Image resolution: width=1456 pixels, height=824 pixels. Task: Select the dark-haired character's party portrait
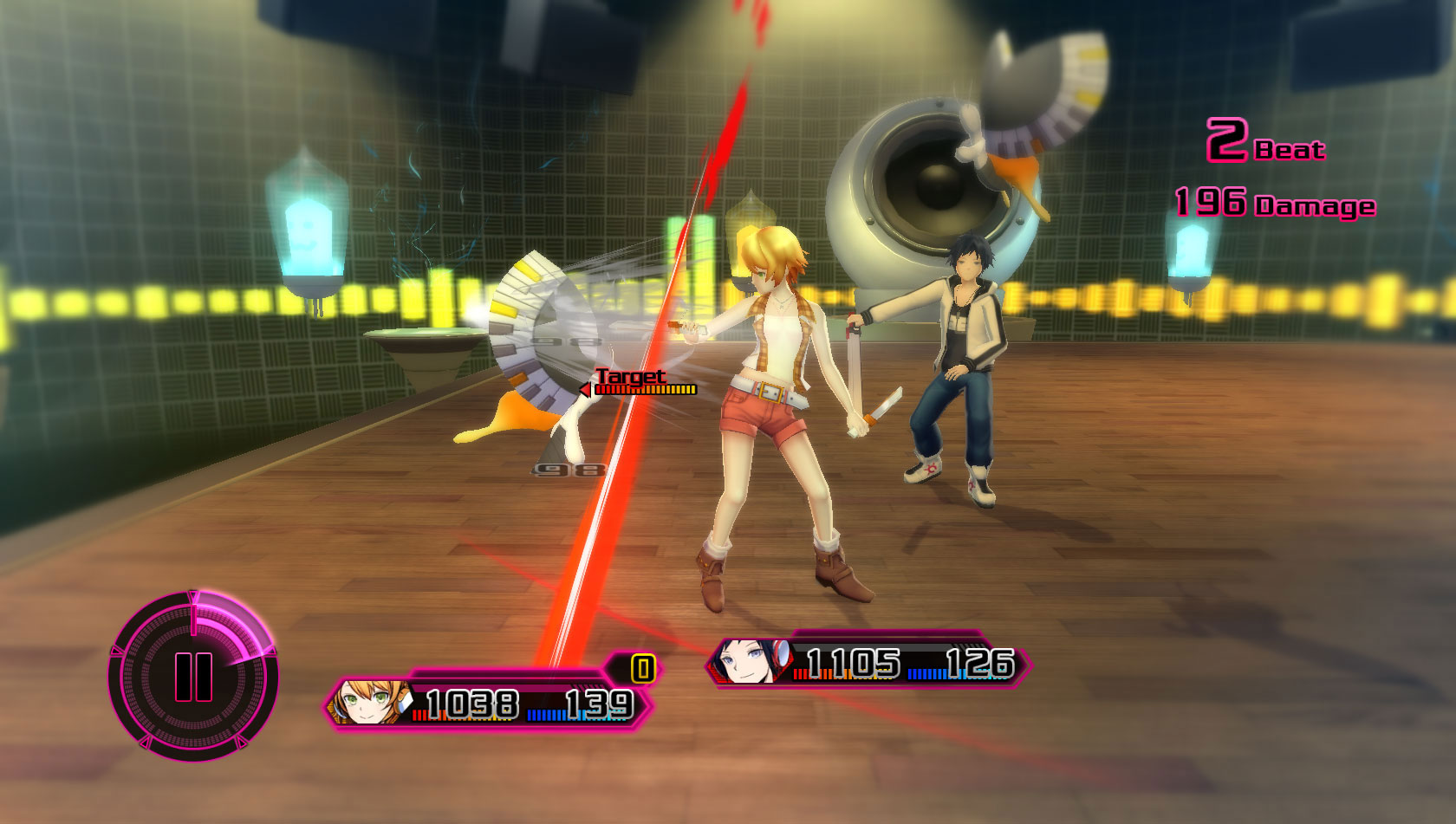(x=748, y=663)
